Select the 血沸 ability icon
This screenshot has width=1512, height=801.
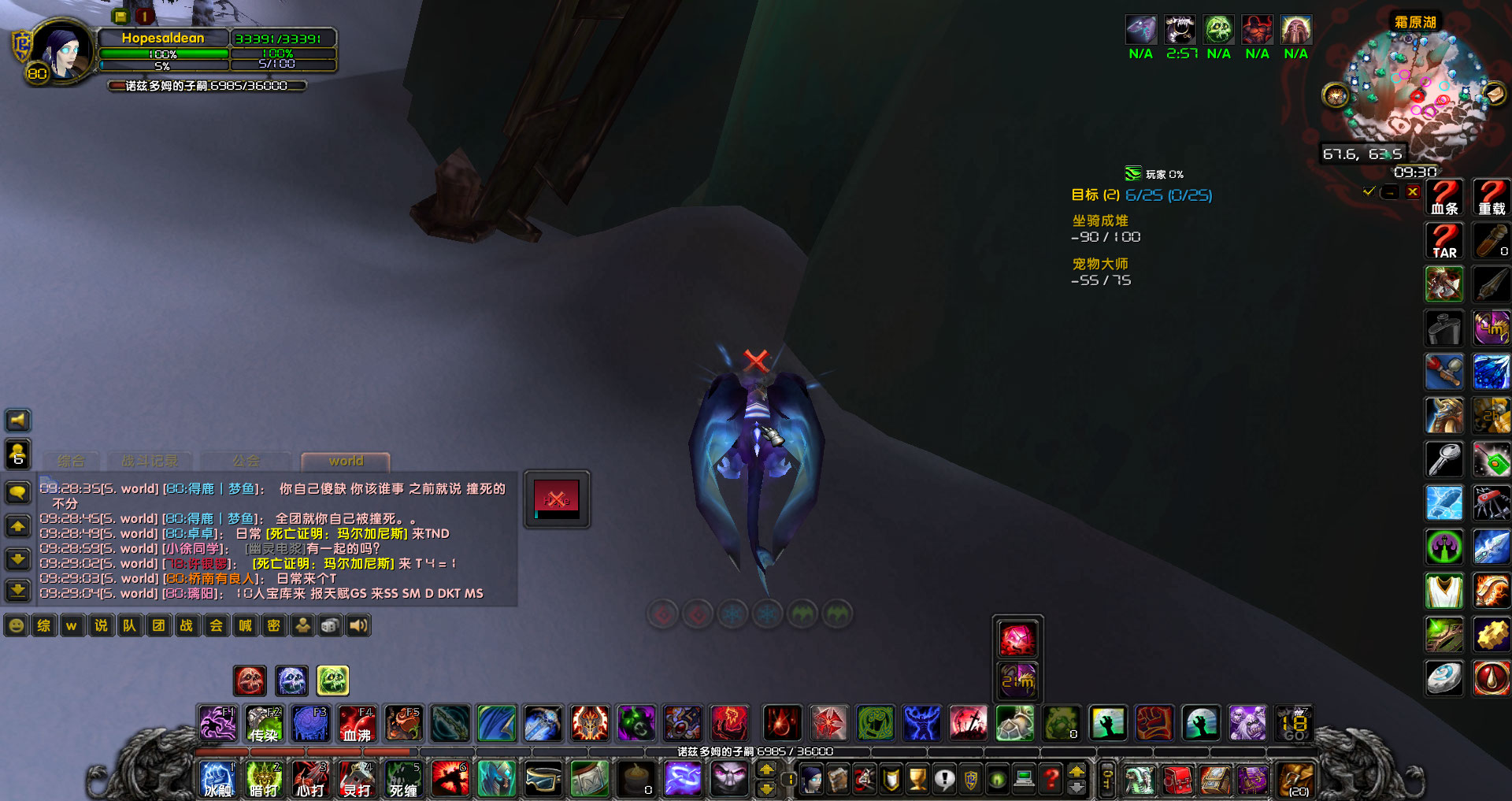(356, 722)
